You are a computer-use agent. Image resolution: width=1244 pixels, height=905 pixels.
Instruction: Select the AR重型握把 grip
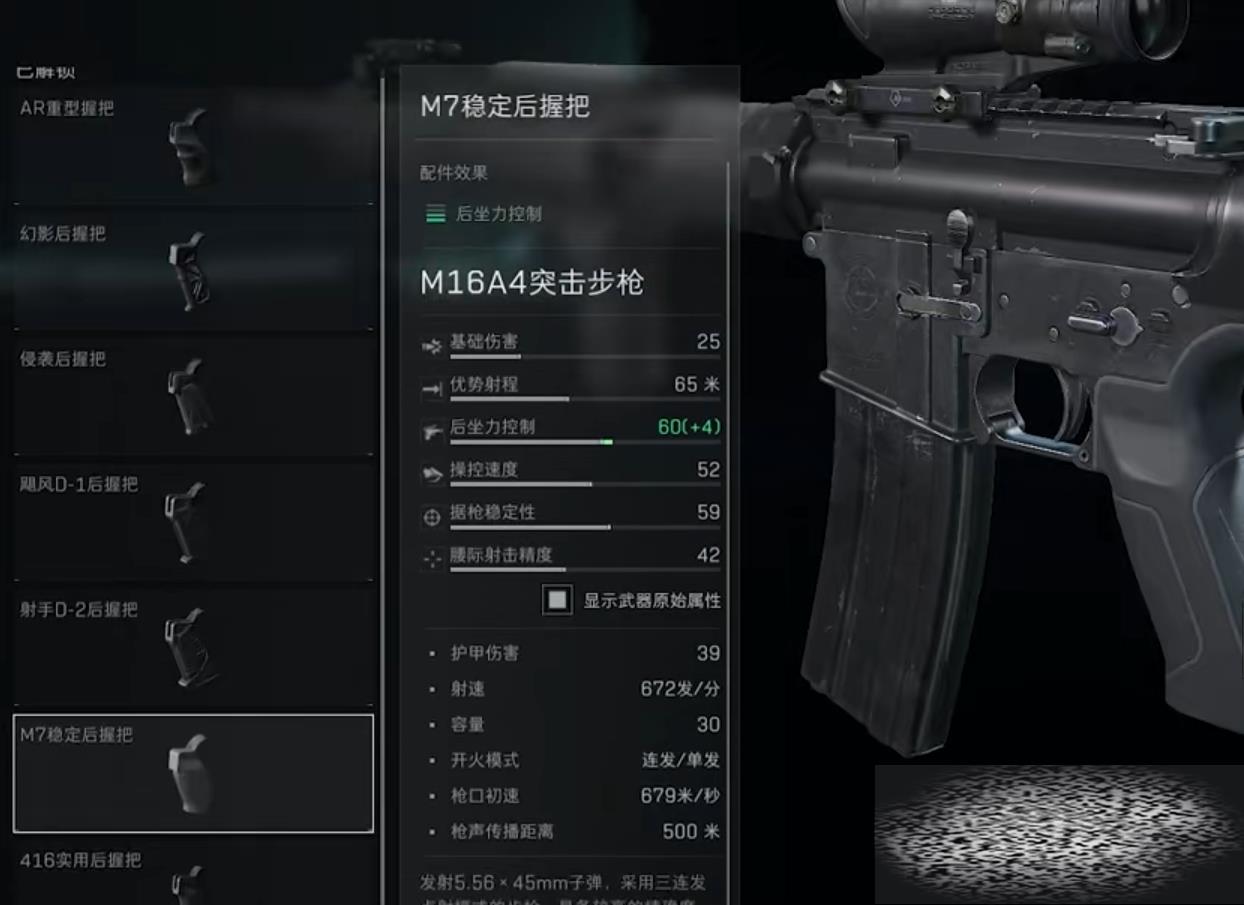click(193, 147)
